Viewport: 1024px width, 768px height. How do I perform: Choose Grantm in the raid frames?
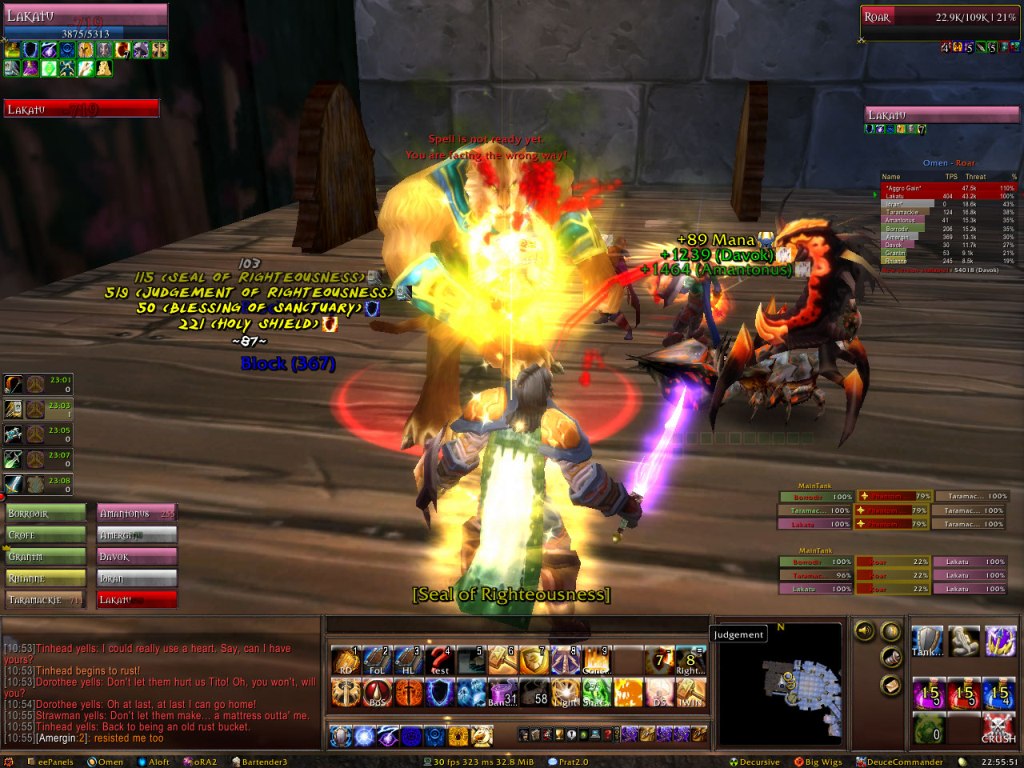coord(46,556)
